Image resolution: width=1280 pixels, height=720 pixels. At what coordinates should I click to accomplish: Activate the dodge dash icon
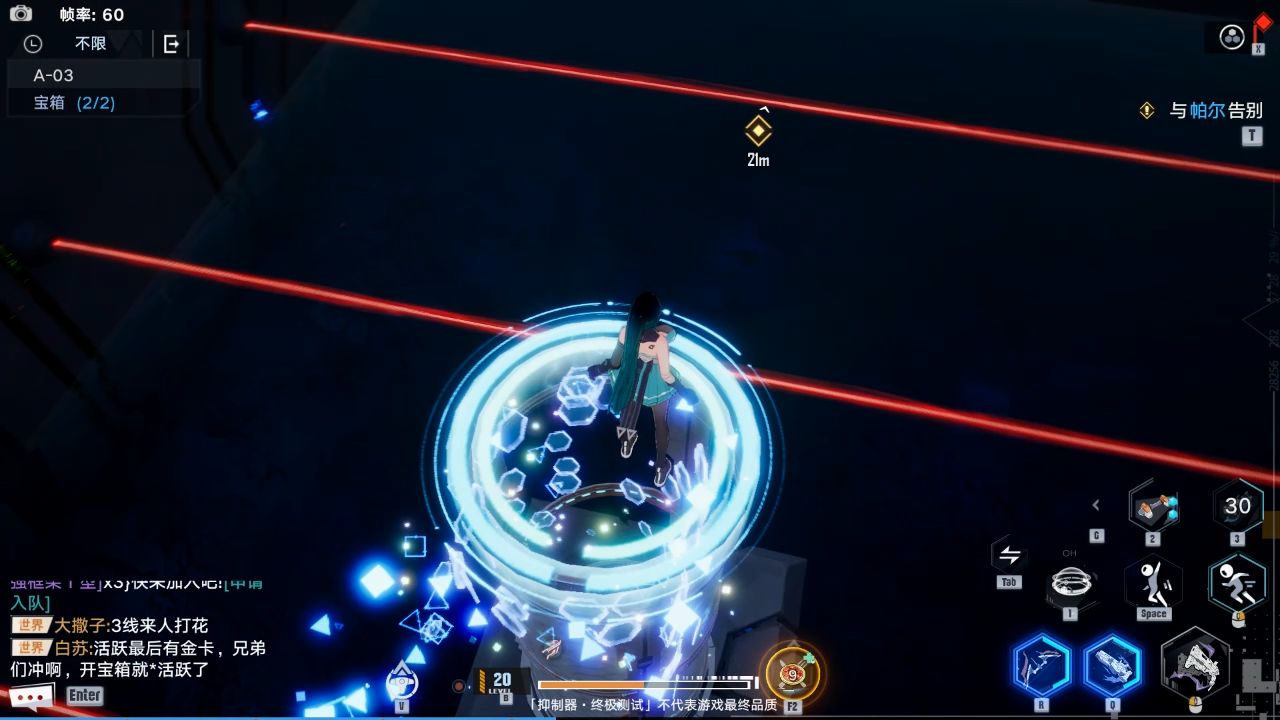coord(1237,582)
